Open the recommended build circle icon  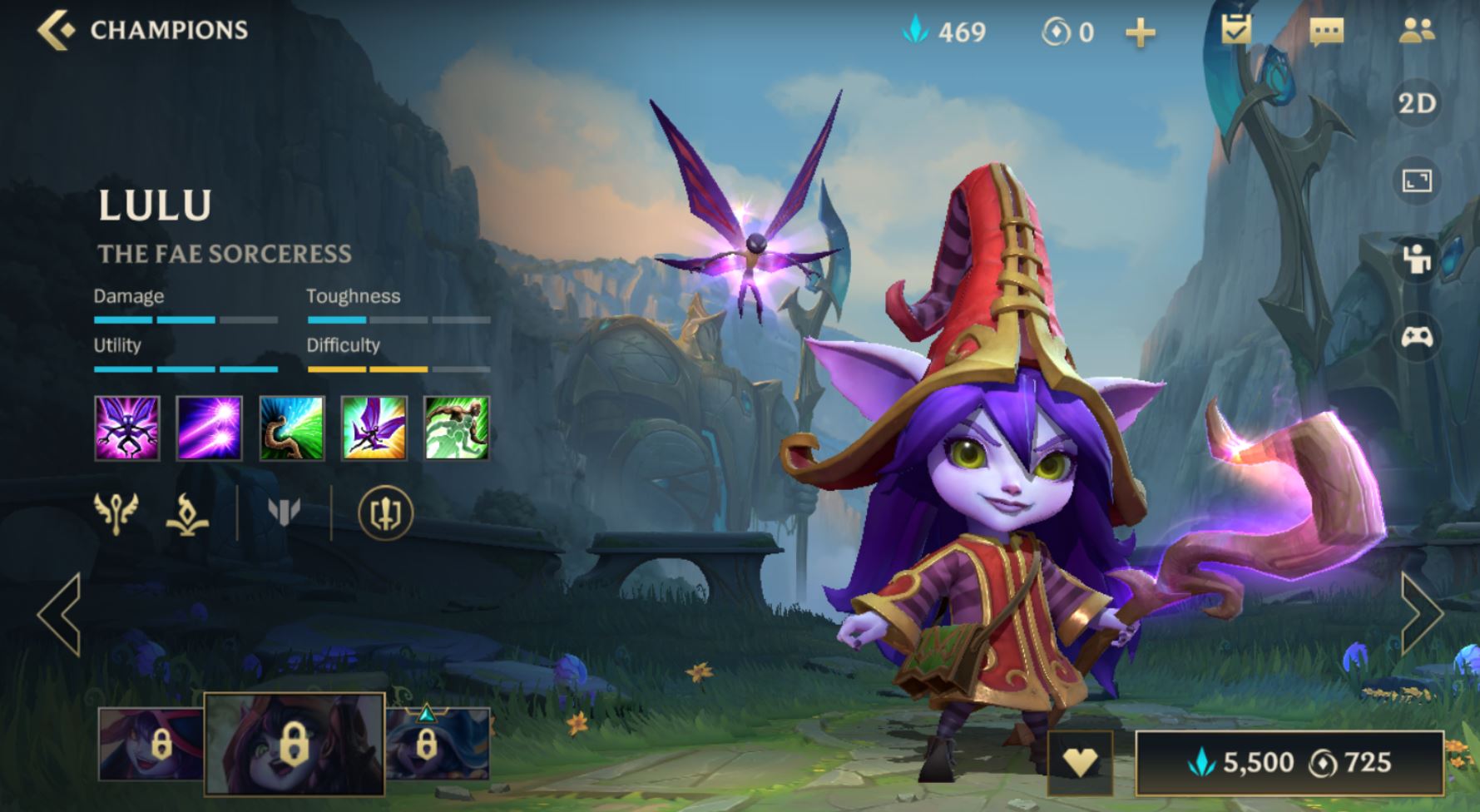(x=385, y=513)
